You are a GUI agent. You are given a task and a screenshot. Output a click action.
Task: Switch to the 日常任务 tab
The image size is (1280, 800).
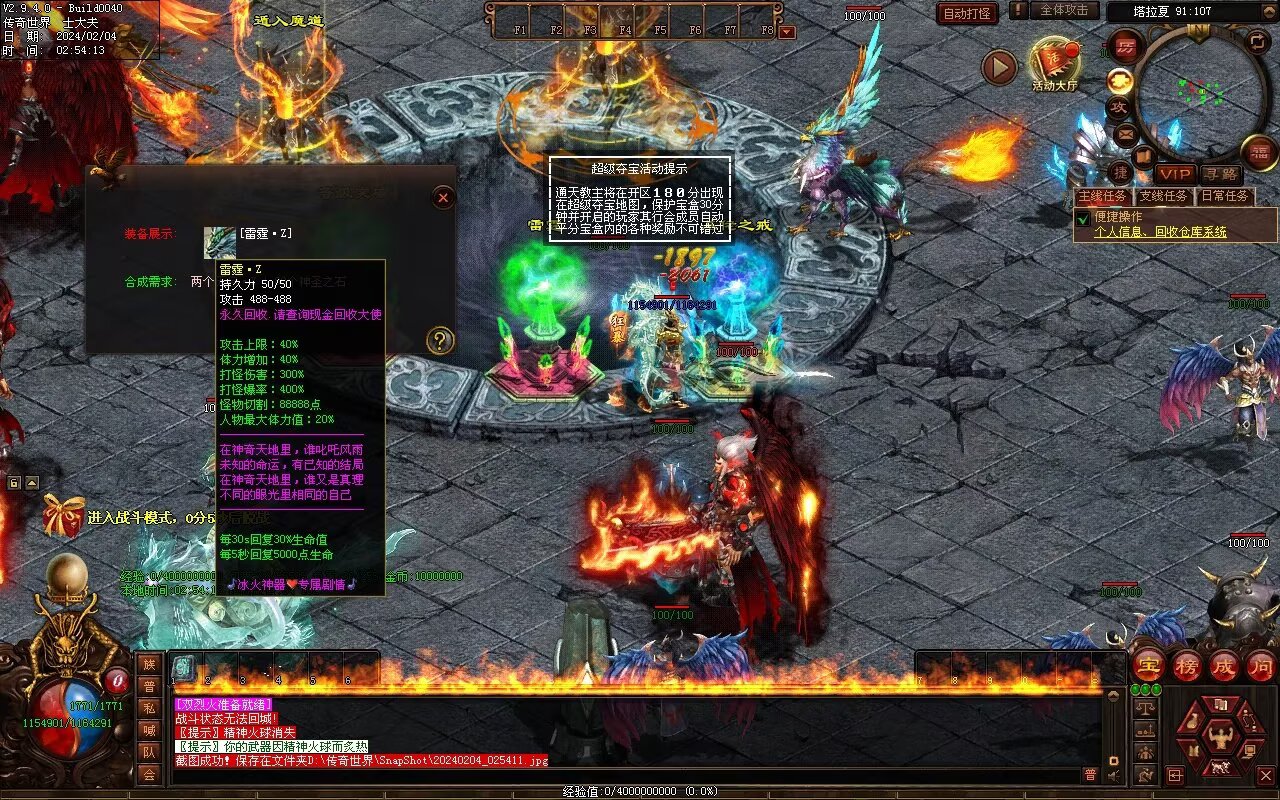point(1225,196)
